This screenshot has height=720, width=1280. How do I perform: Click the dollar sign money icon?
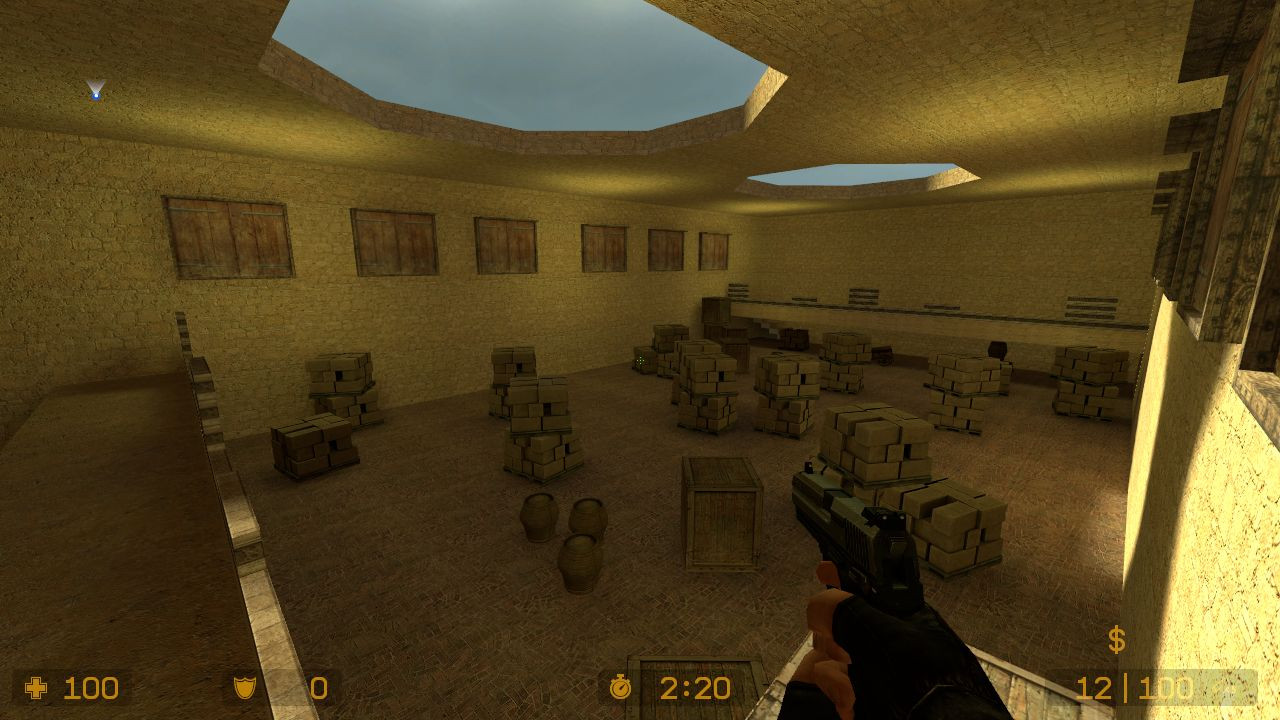click(1117, 640)
